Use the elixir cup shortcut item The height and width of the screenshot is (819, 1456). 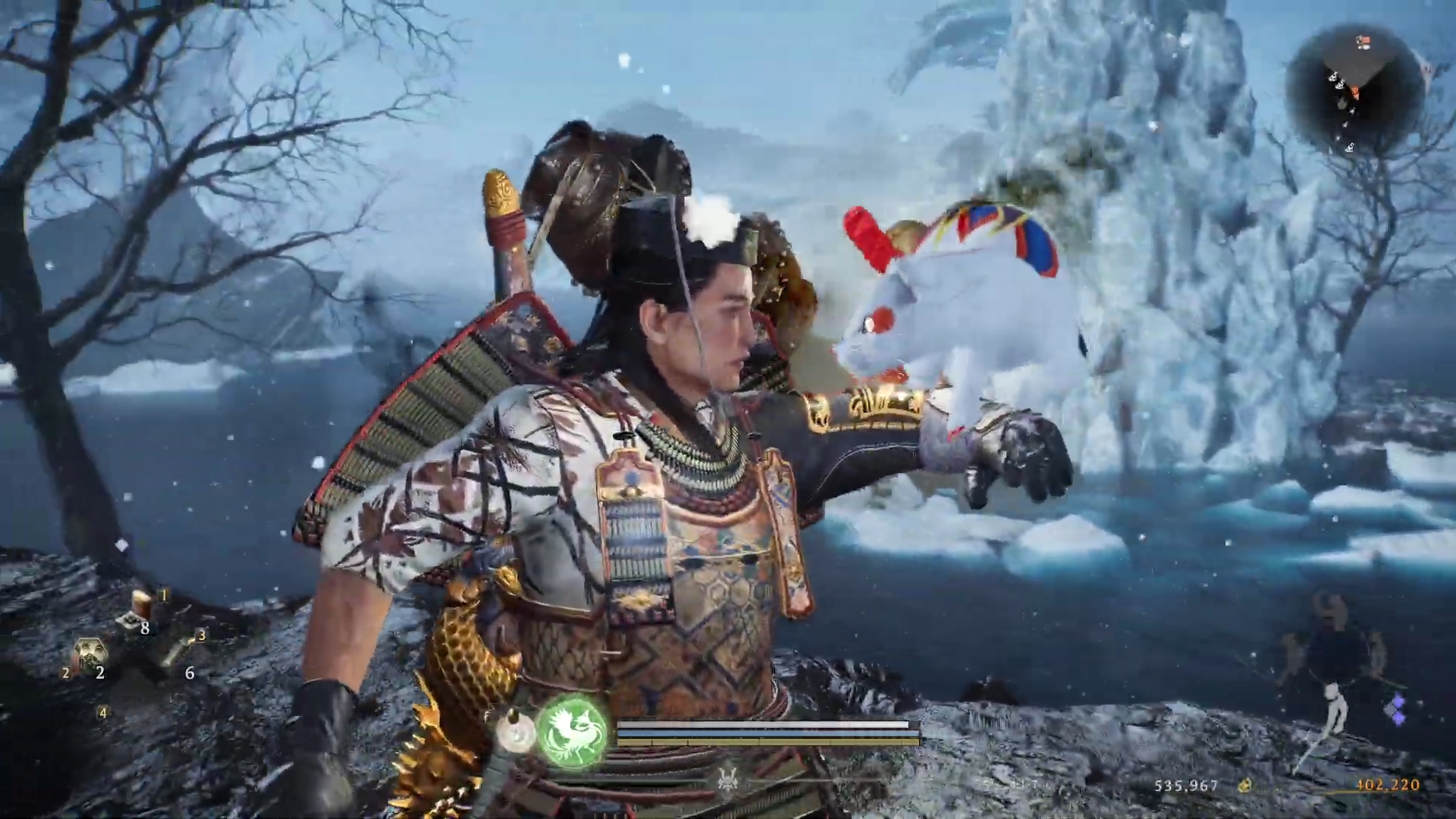(x=143, y=604)
